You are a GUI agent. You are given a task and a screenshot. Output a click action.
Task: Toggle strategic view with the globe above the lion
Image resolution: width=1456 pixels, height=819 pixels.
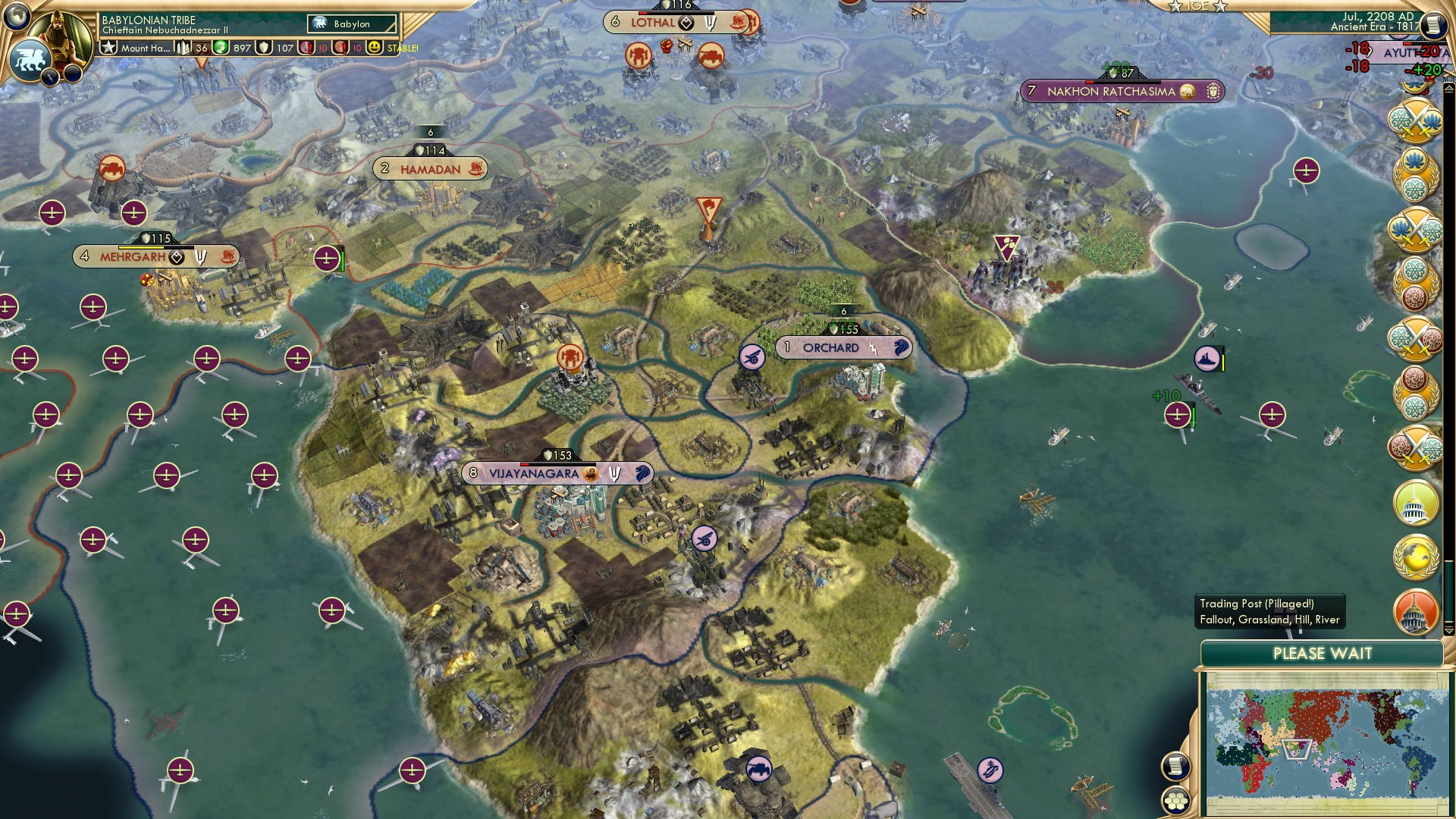click(15, 17)
